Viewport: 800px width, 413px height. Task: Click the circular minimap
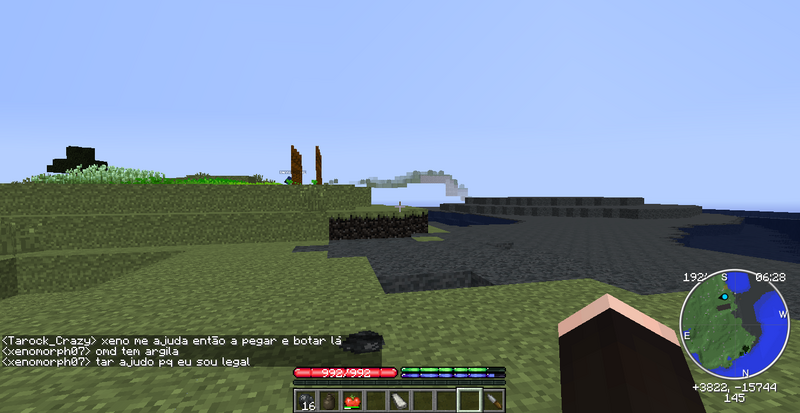(x=734, y=321)
